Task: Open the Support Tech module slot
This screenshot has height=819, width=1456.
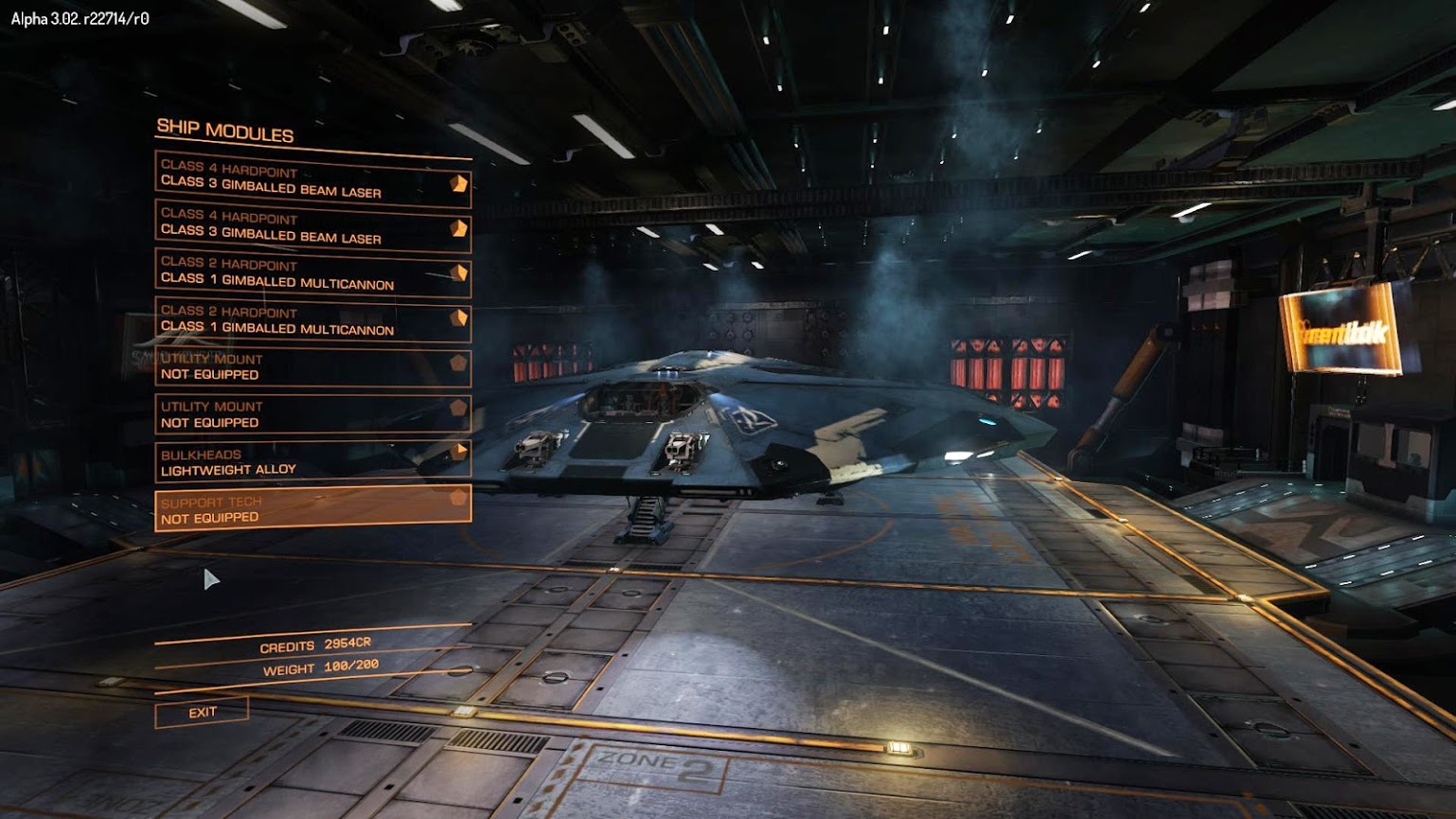Action: click(x=312, y=509)
